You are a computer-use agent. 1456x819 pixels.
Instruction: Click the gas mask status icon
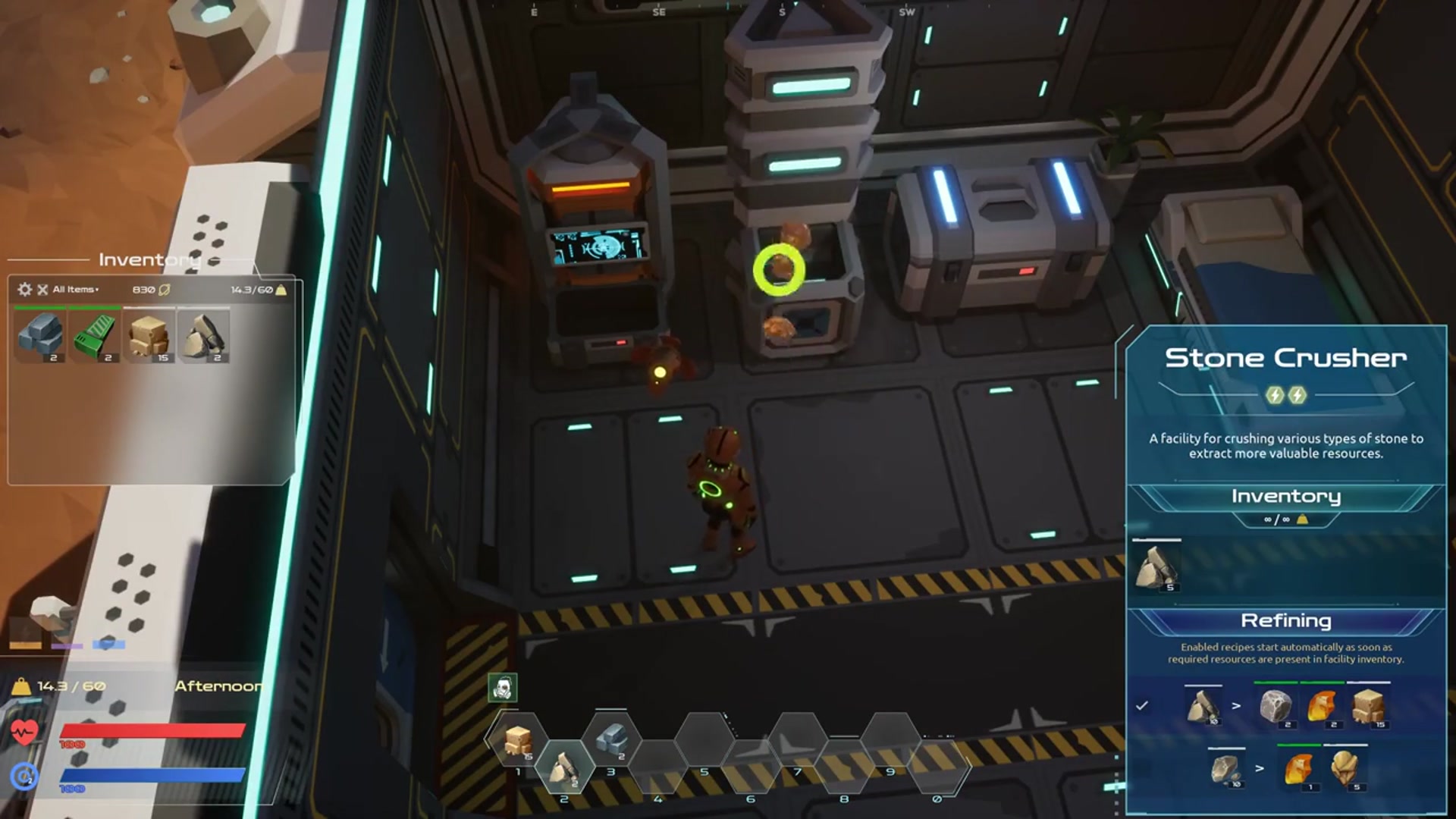[x=502, y=688]
